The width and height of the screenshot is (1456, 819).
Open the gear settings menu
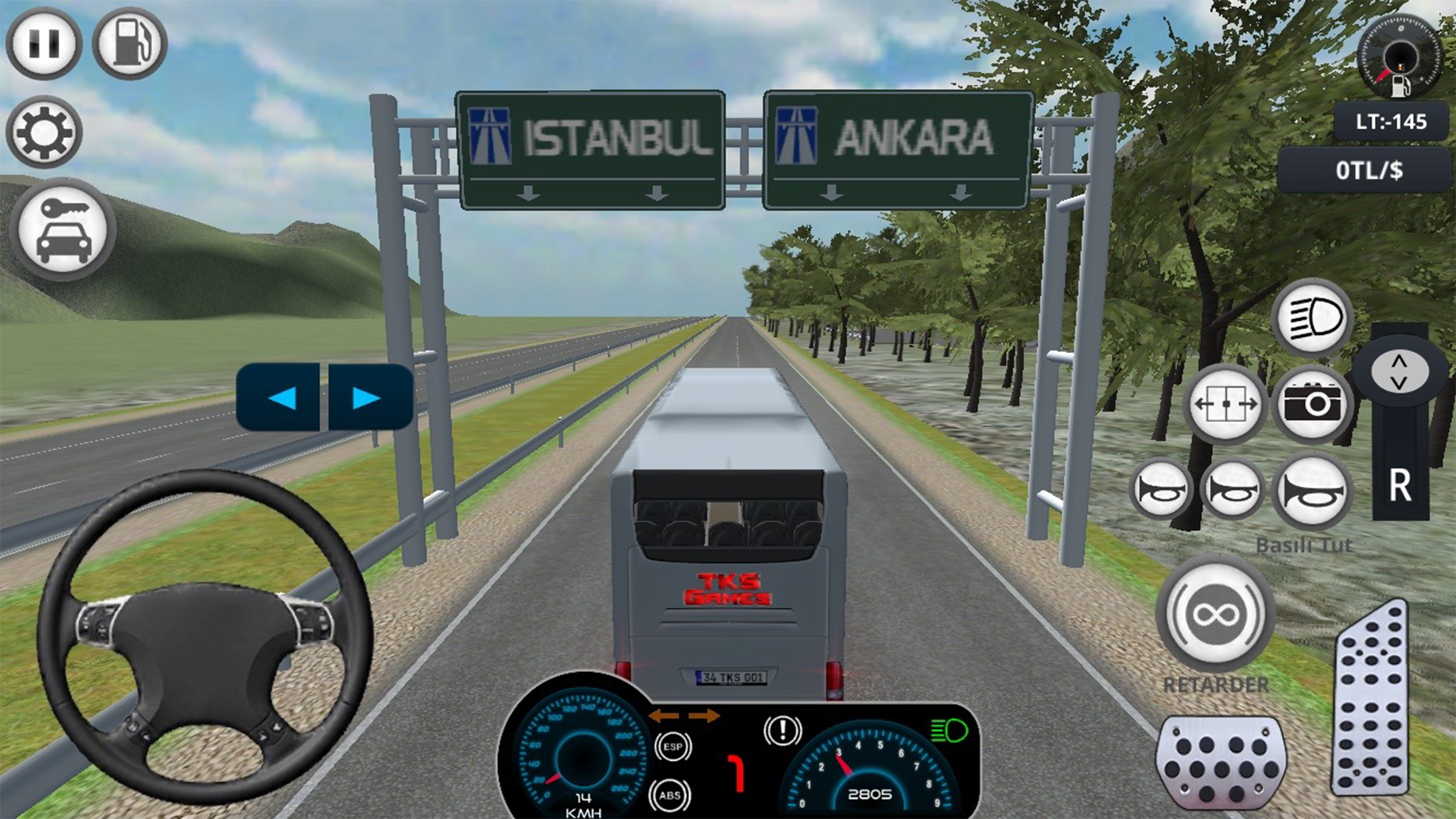tap(44, 132)
